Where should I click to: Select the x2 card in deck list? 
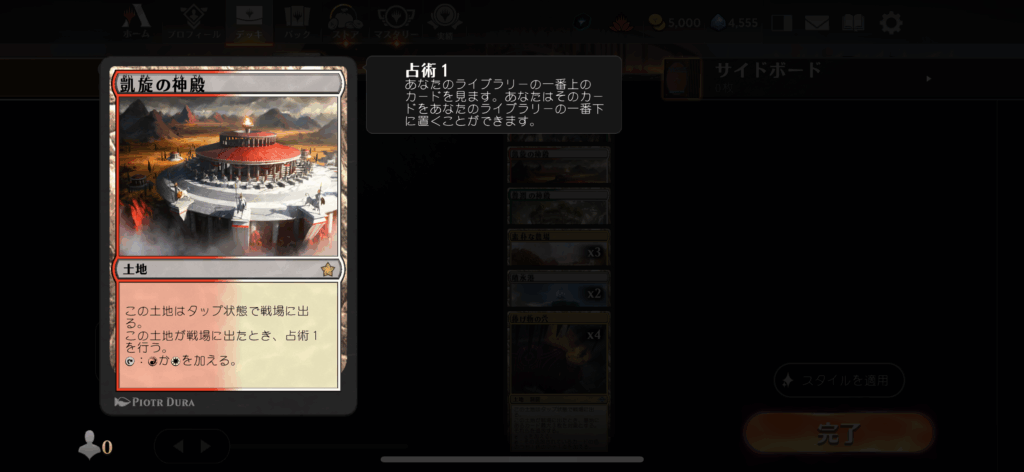click(x=558, y=290)
